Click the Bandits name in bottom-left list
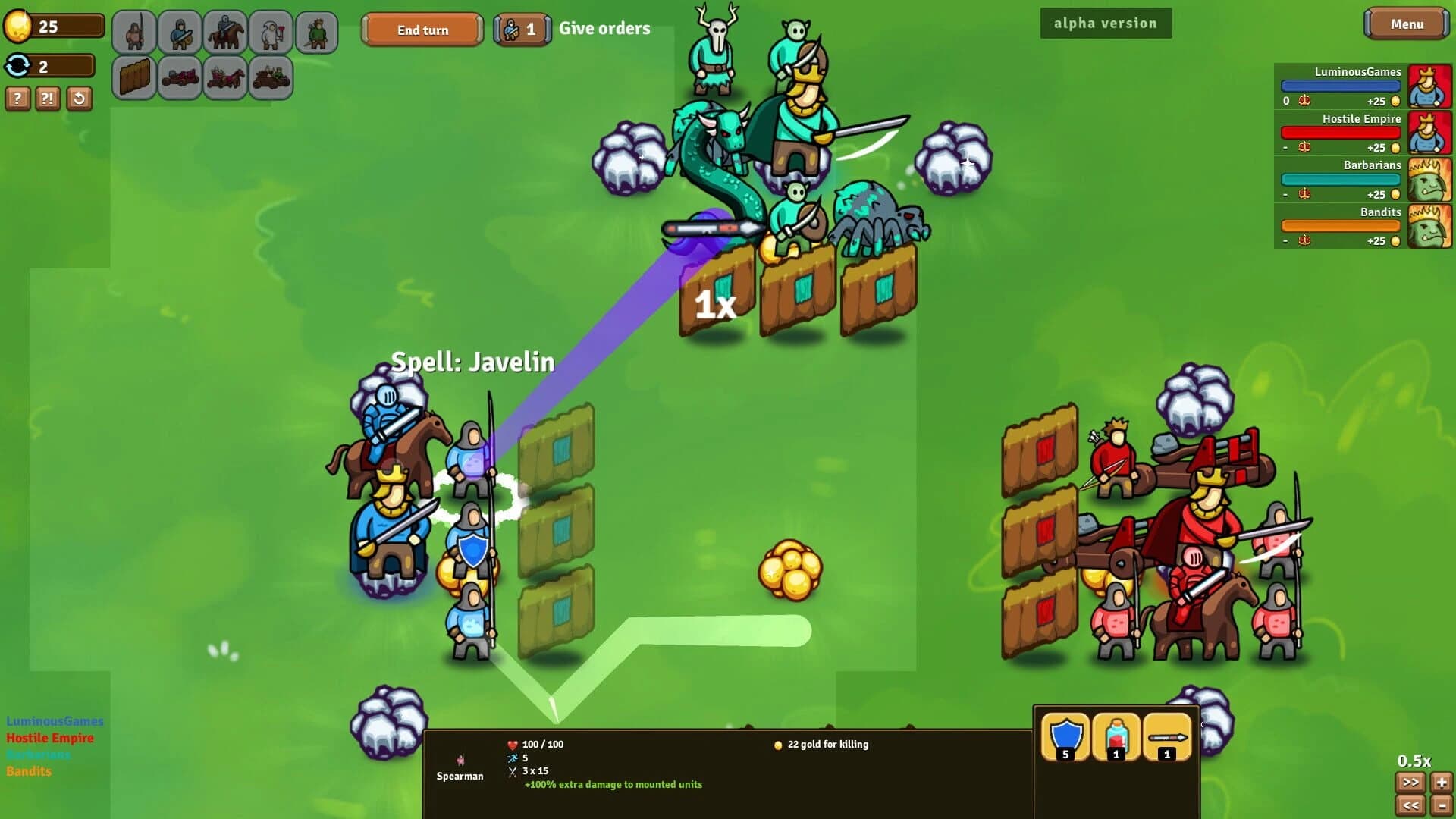This screenshot has height=819, width=1456. point(28,770)
